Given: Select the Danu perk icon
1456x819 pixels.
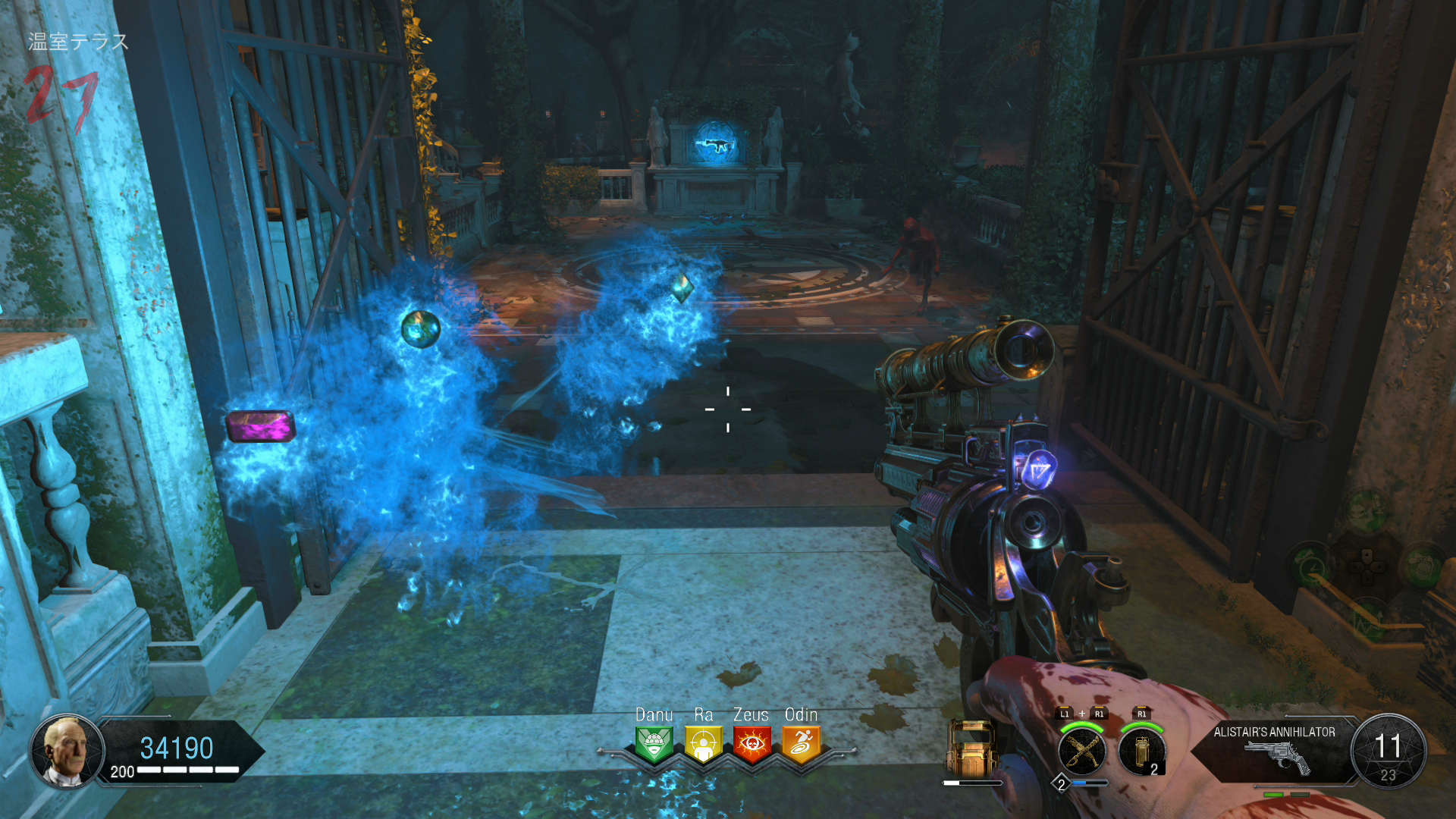Looking at the screenshot, I should coord(654,743).
